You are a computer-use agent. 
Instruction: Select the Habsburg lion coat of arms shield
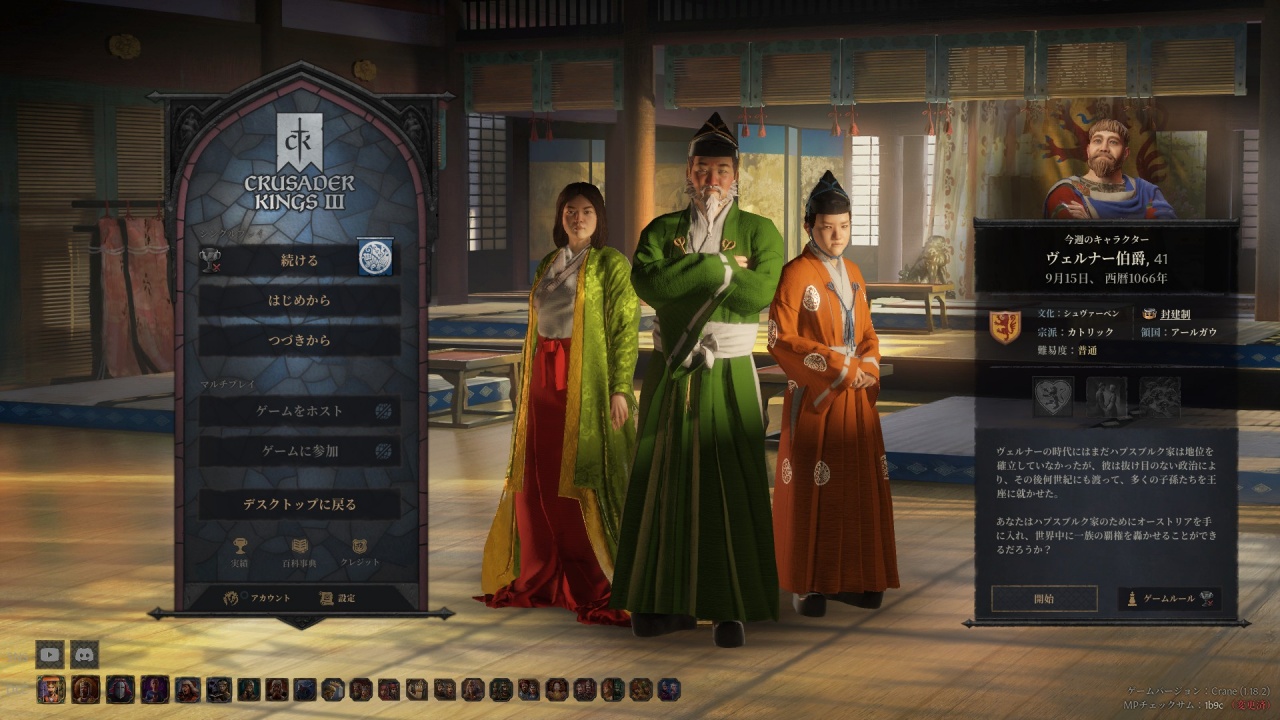[1004, 327]
